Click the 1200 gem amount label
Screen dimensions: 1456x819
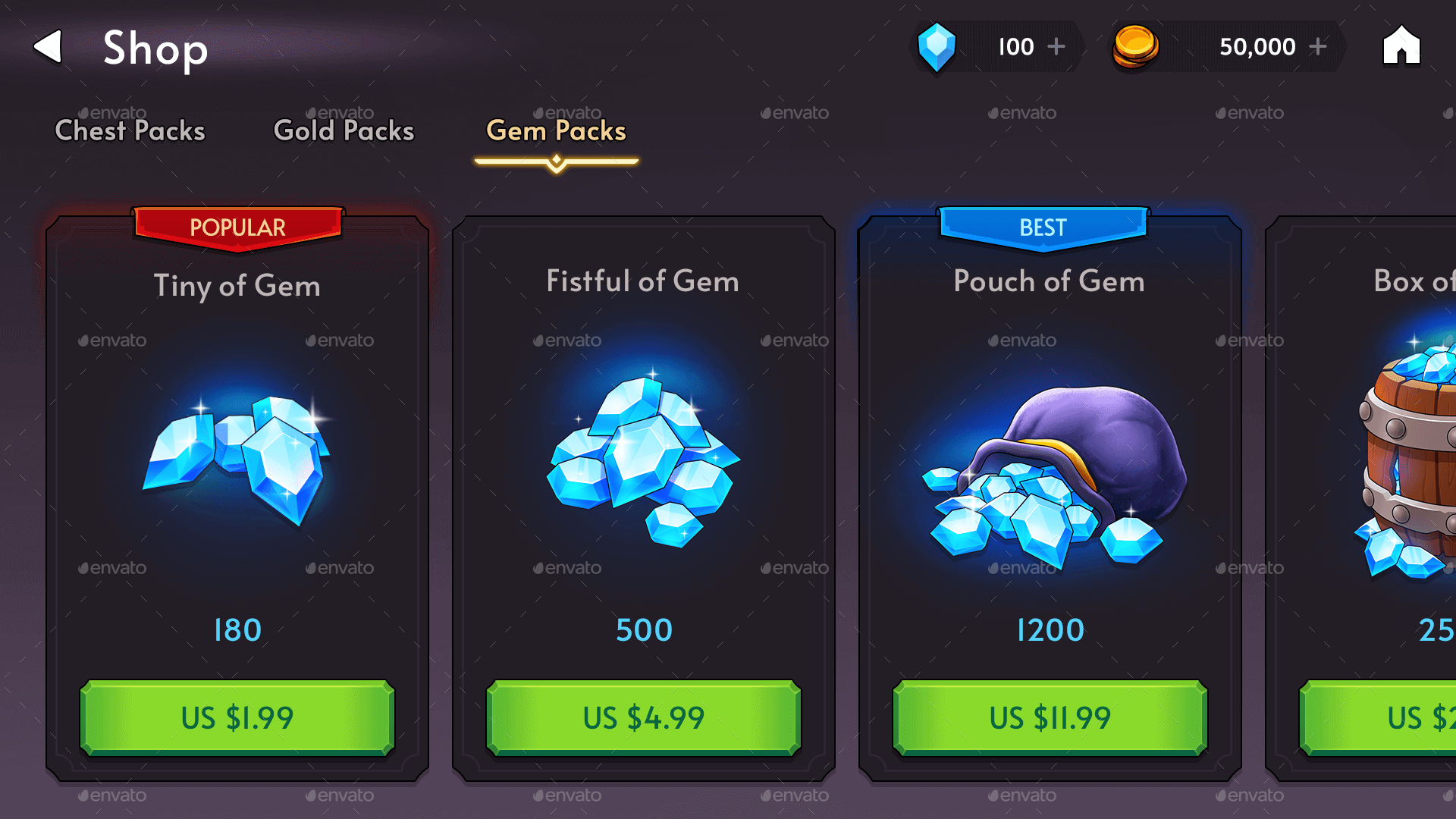(x=1050, y=629)
